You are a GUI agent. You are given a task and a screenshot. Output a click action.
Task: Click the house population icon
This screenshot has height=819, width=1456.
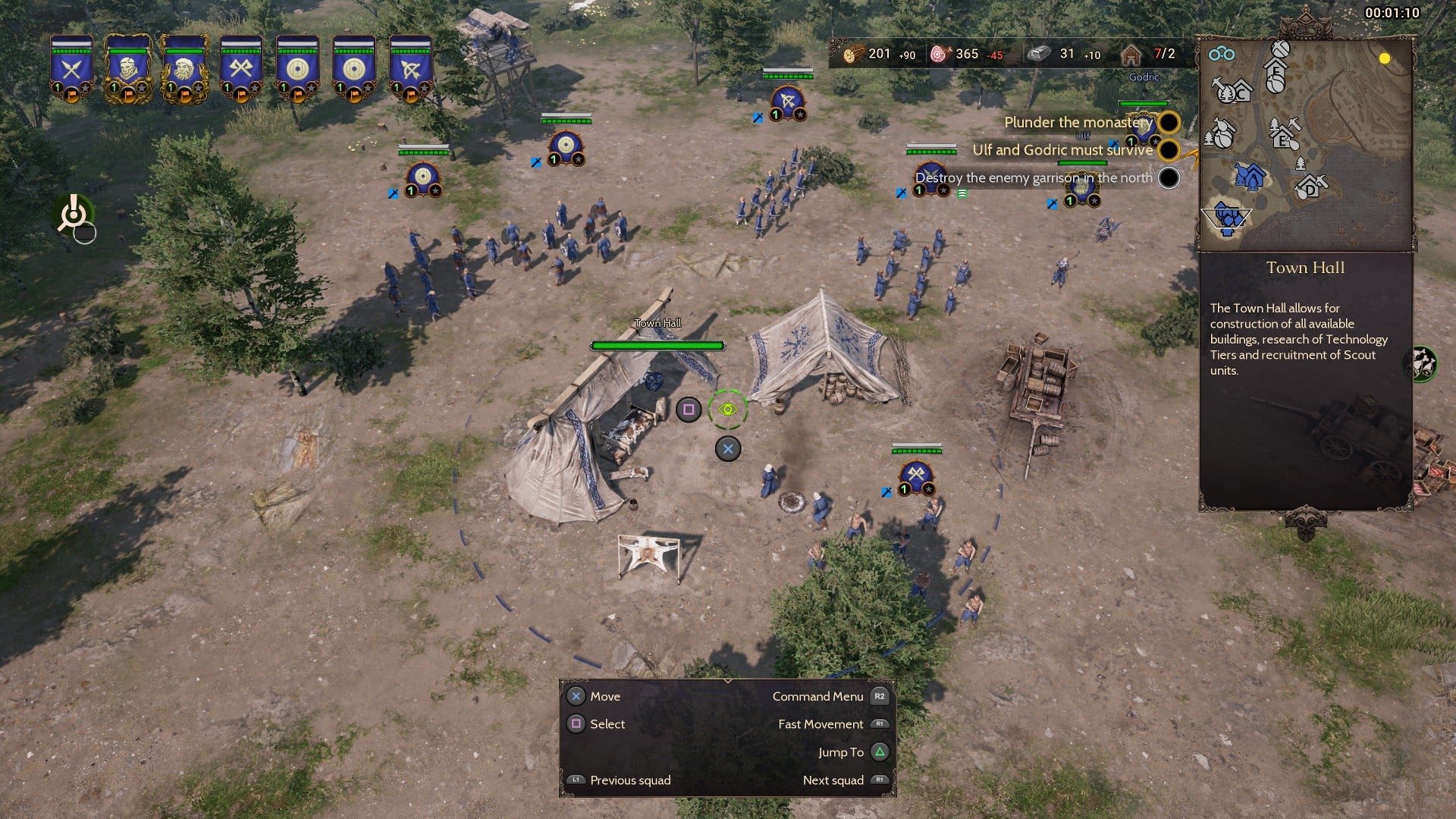pos(1131,55)
